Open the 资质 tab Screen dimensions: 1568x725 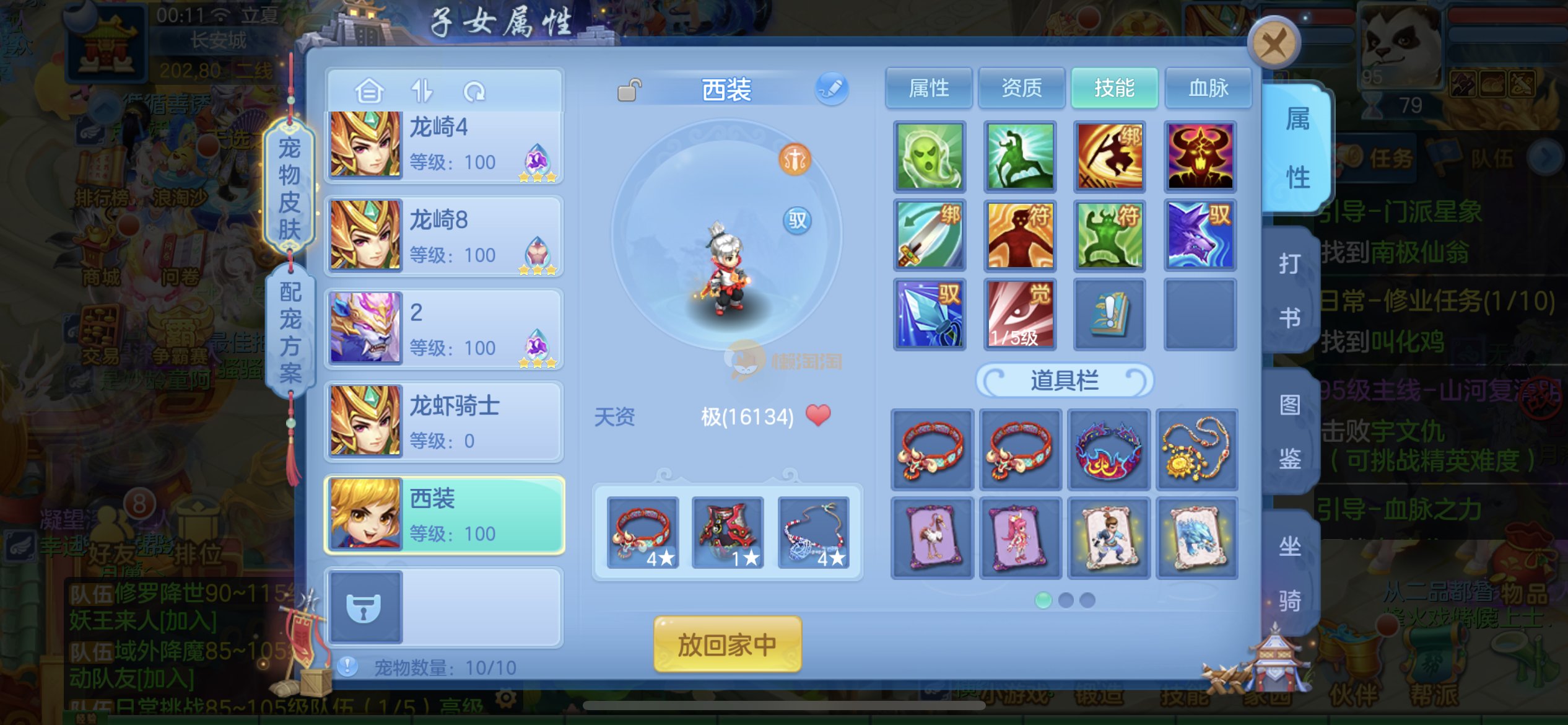[1021, 88]
